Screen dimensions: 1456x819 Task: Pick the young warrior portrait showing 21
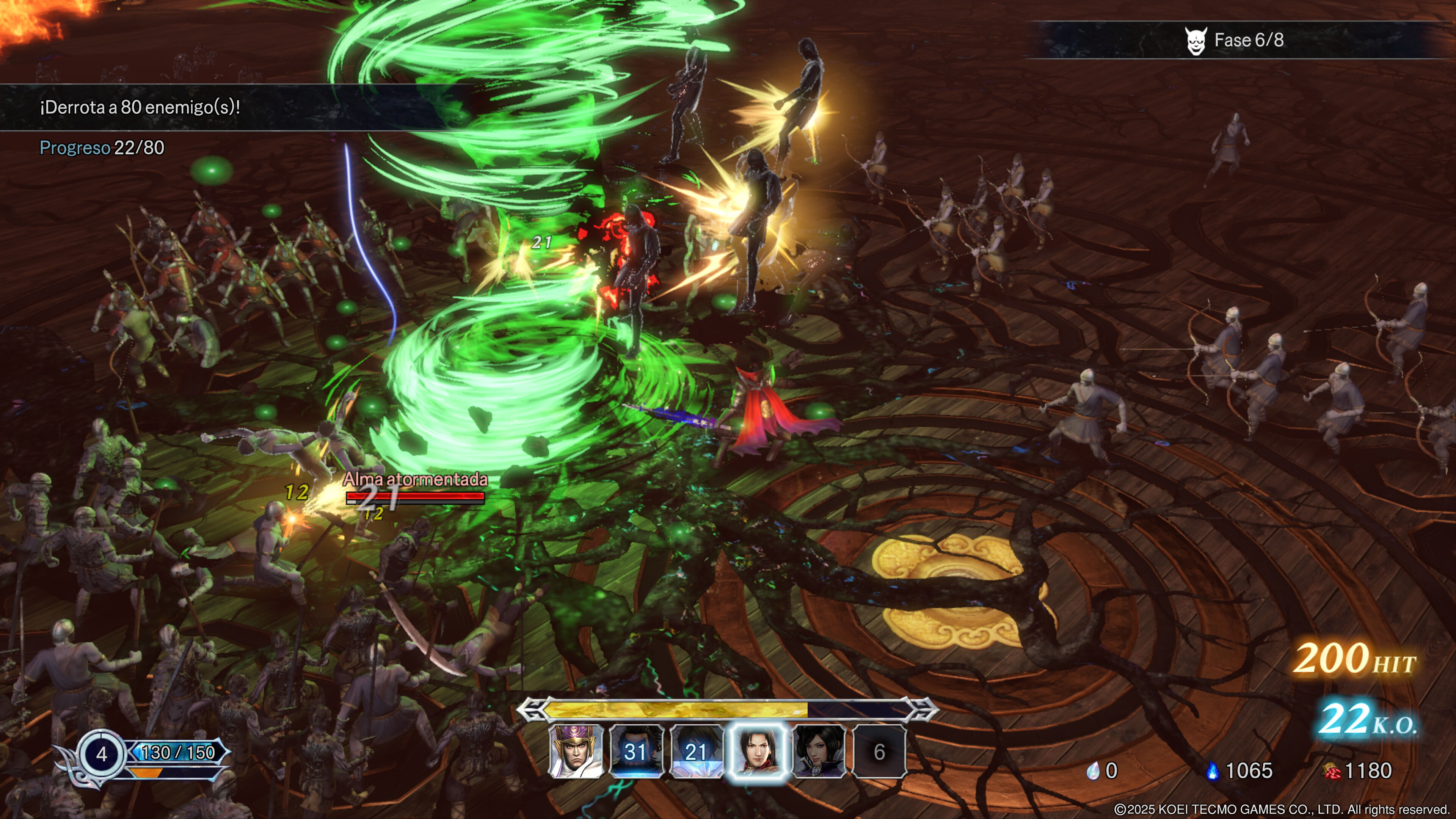pos(697,751)
